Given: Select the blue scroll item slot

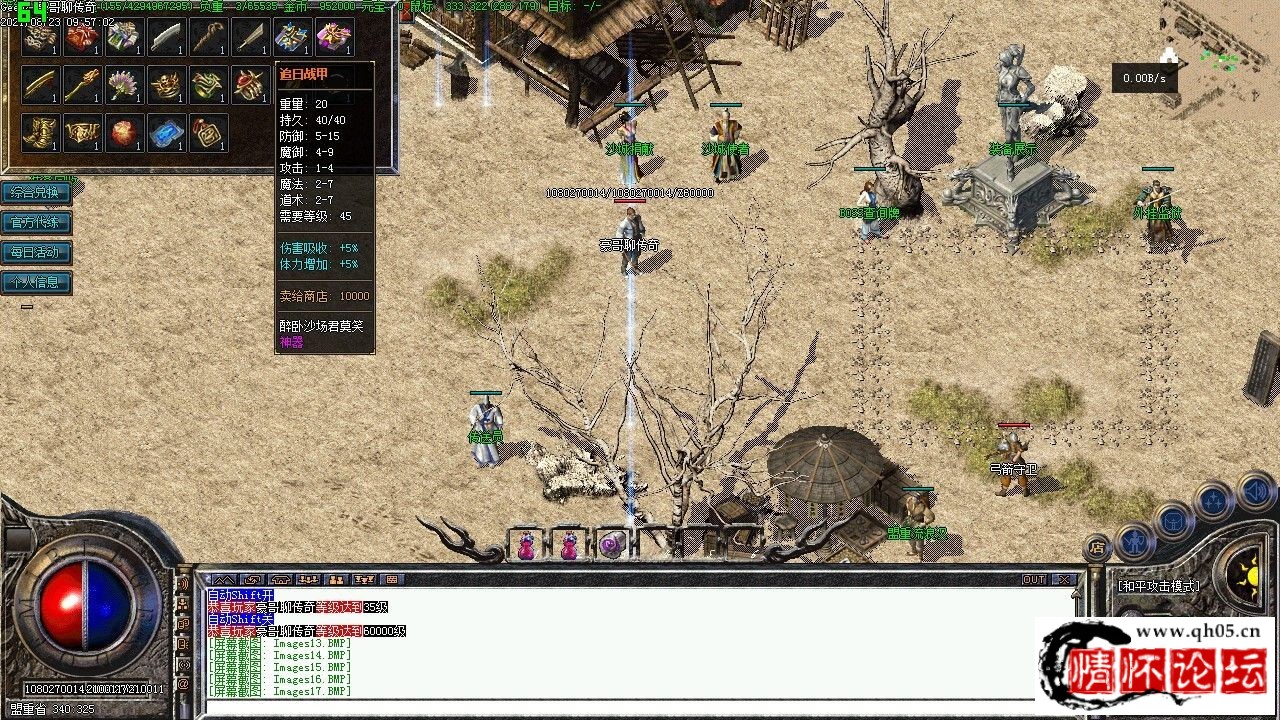Looking at the screenshot, I should (166, 133).
